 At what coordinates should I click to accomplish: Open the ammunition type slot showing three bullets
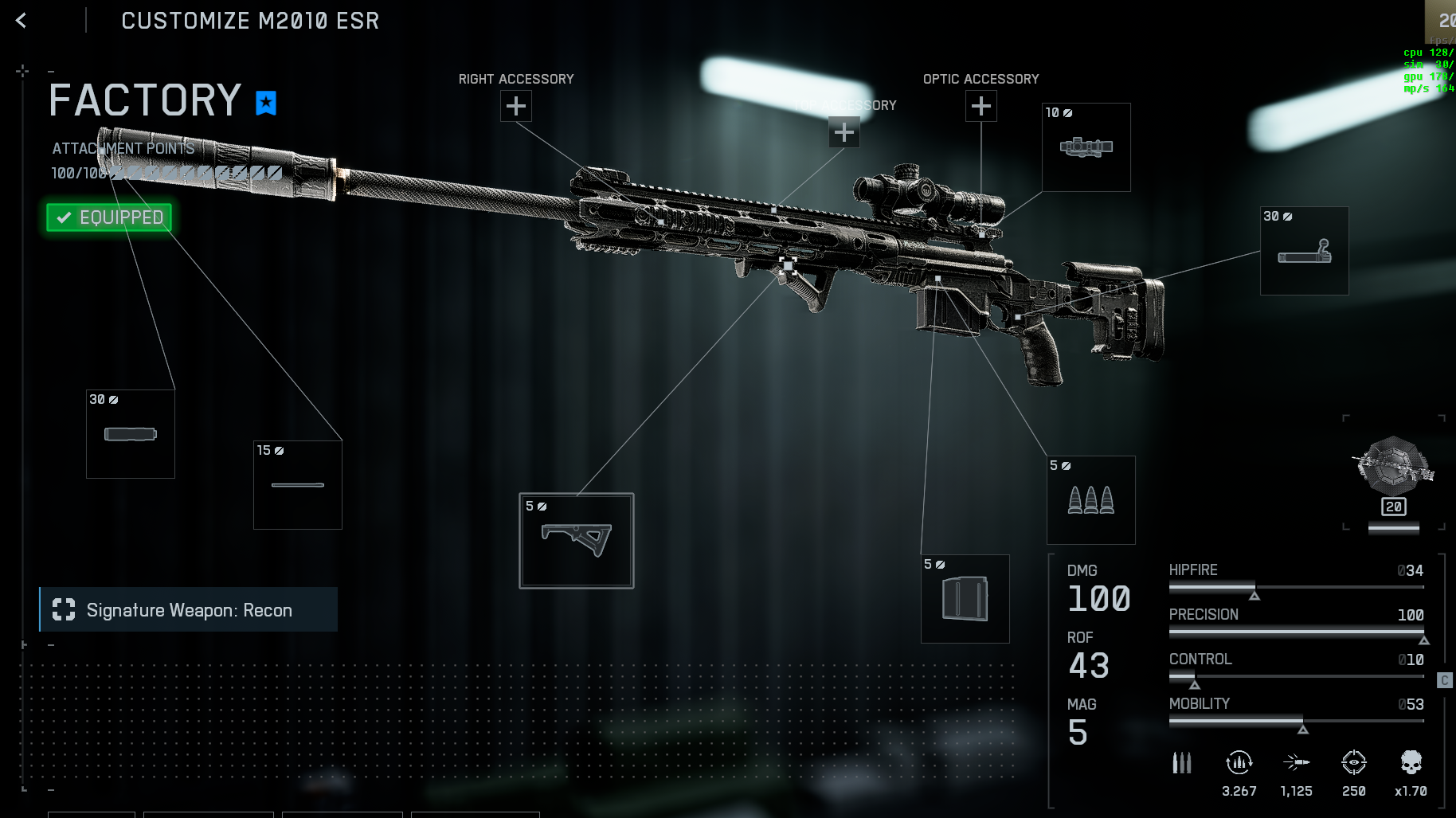[1090, 499]
